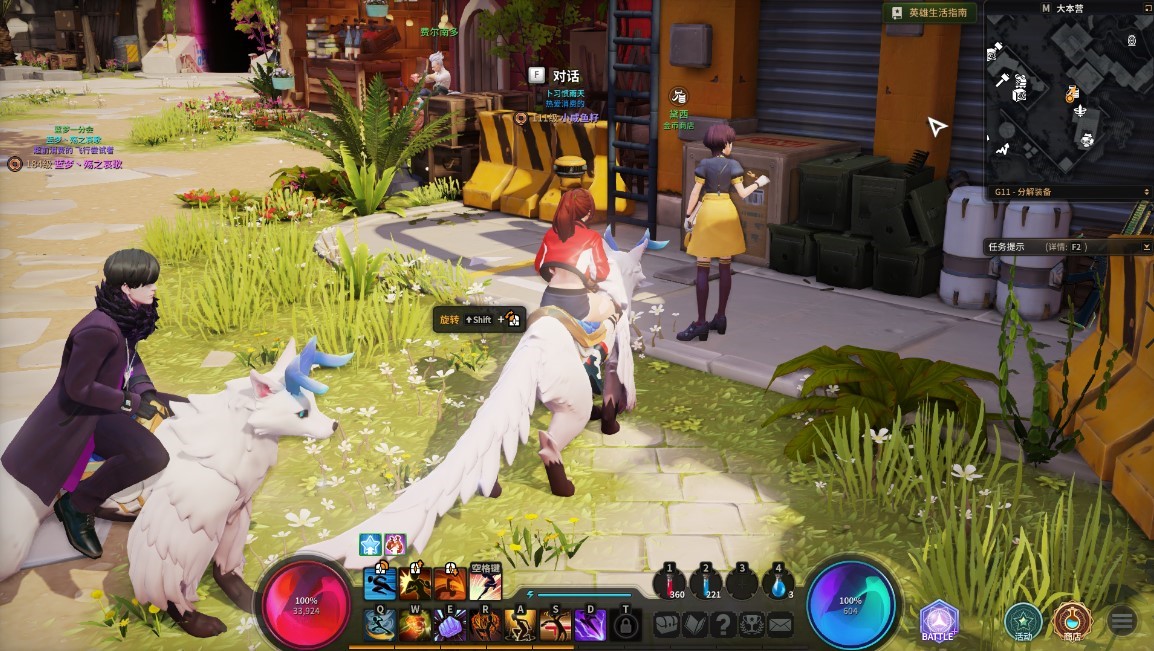Image resolution: width=1154 pixels, height=651 pixels.
Task: Toggle the minimap size corner button
Action: click(1146, 7)
